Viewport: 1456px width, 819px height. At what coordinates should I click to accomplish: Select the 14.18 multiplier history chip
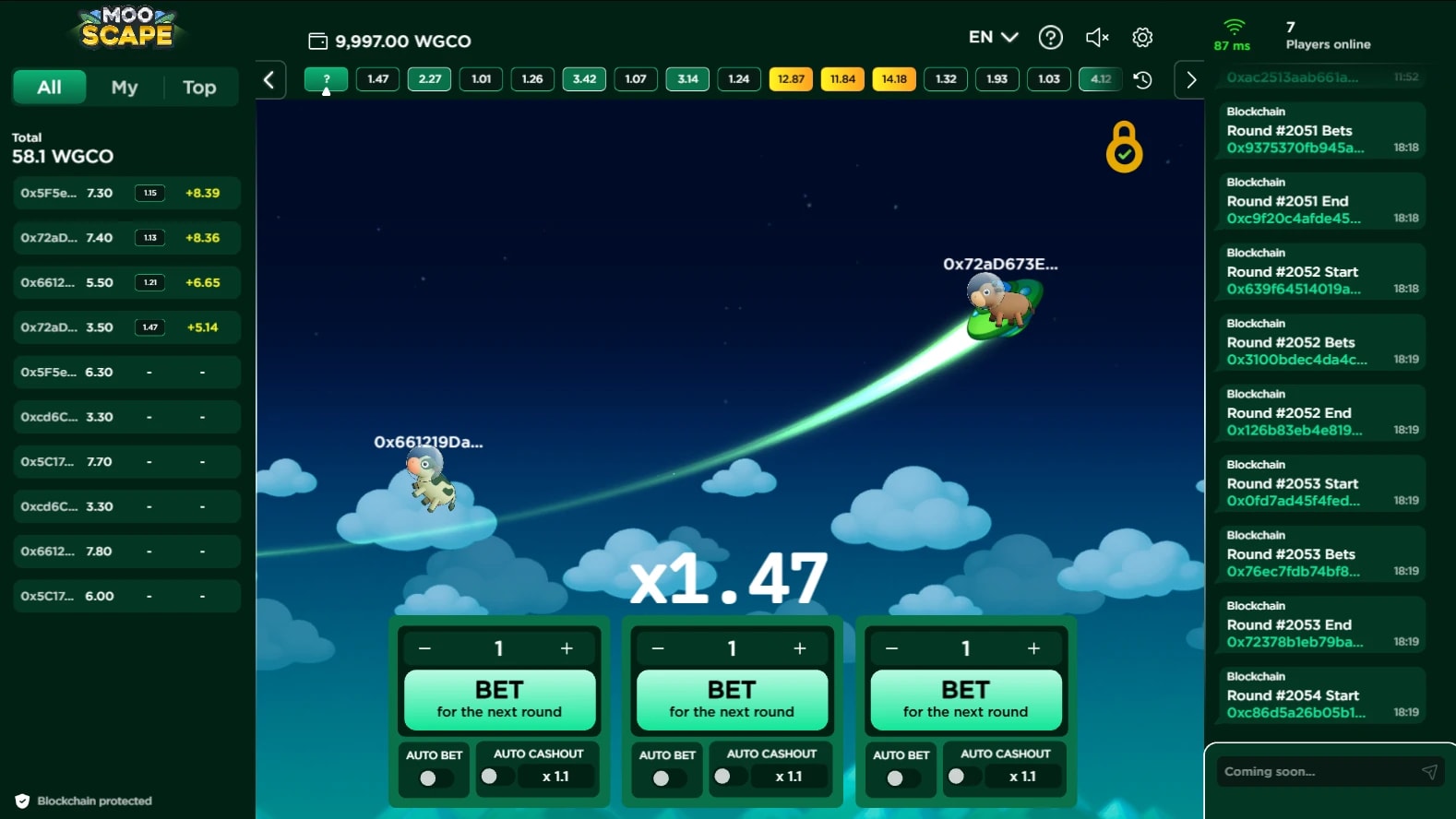click(x=894, y=79)
